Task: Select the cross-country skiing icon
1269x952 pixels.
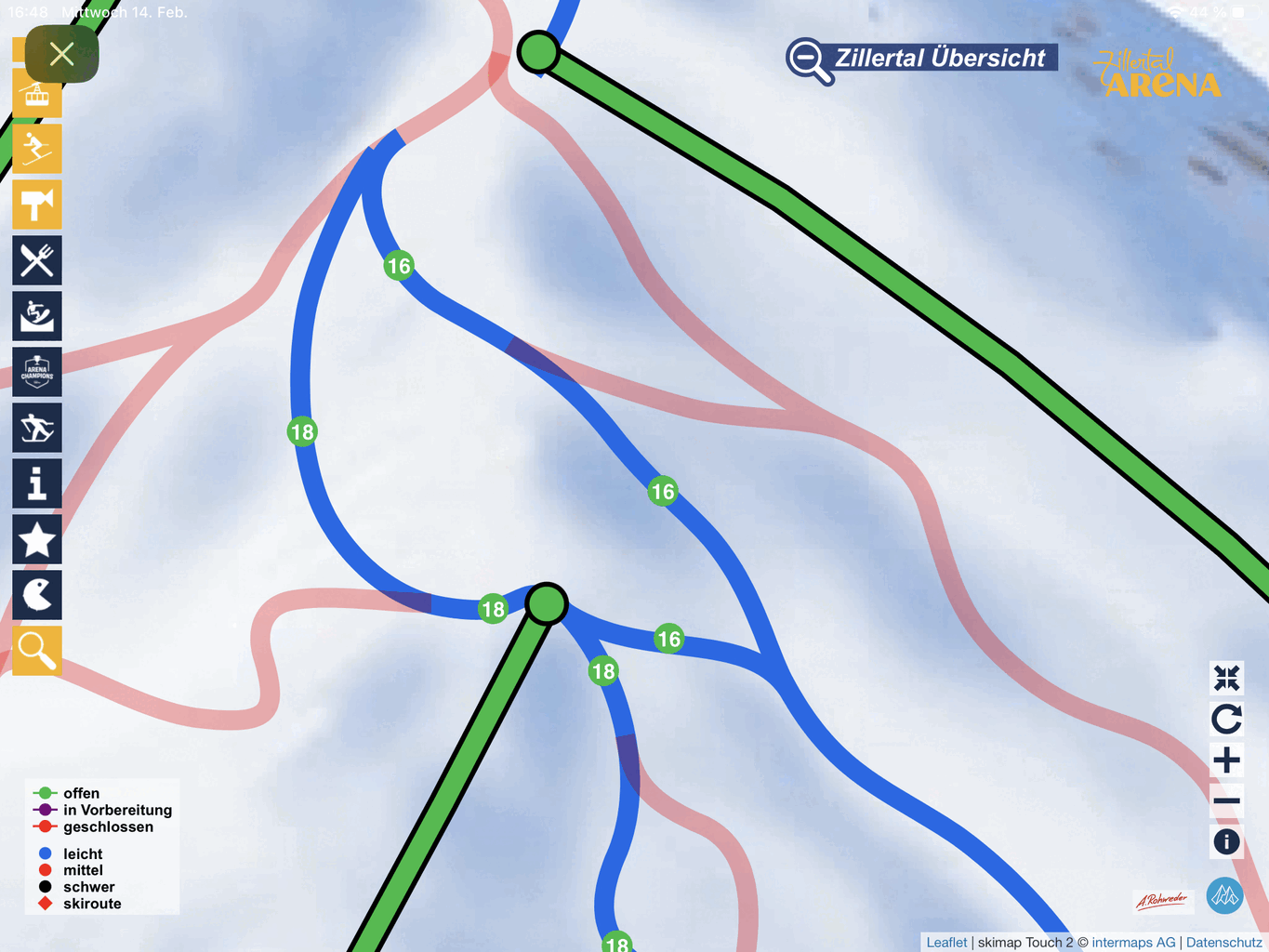Action: 37,428
